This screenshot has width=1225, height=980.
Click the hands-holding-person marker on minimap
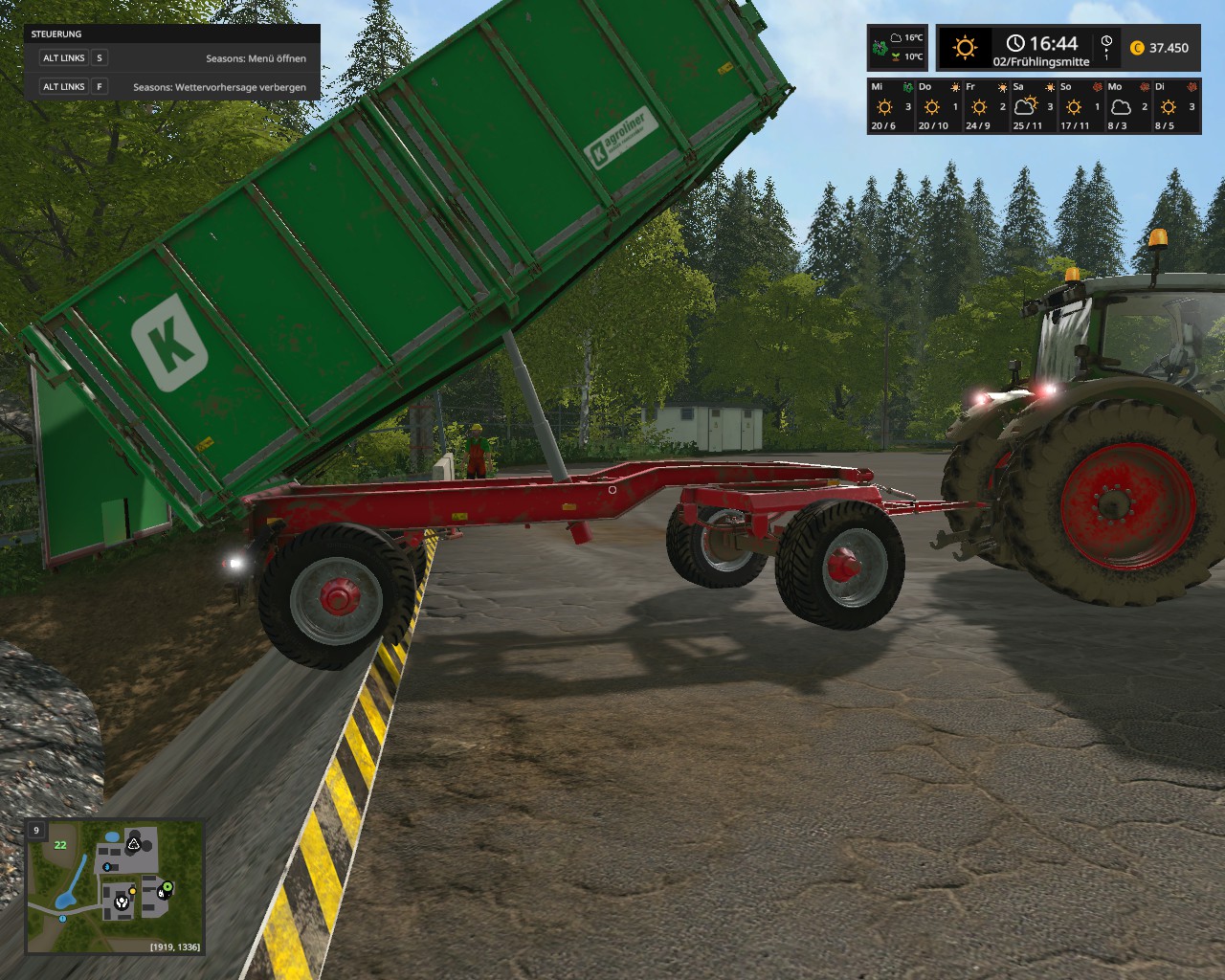click(x=122, y=901)
